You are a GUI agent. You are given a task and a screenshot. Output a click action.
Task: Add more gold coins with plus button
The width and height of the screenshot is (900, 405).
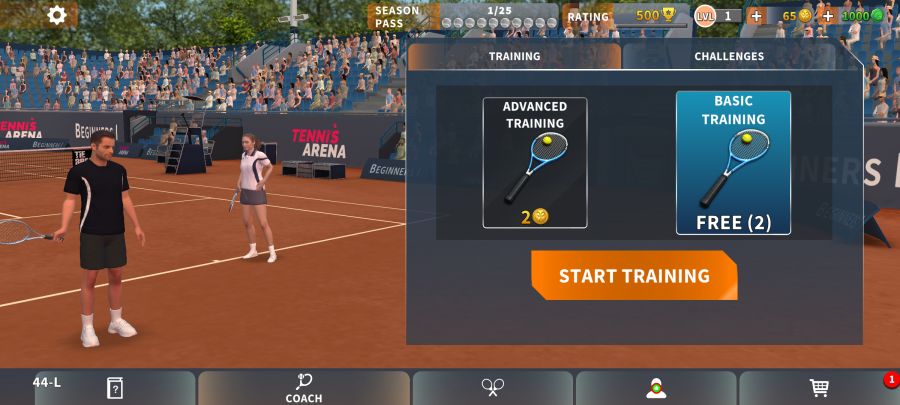click(x=756, y=16)
